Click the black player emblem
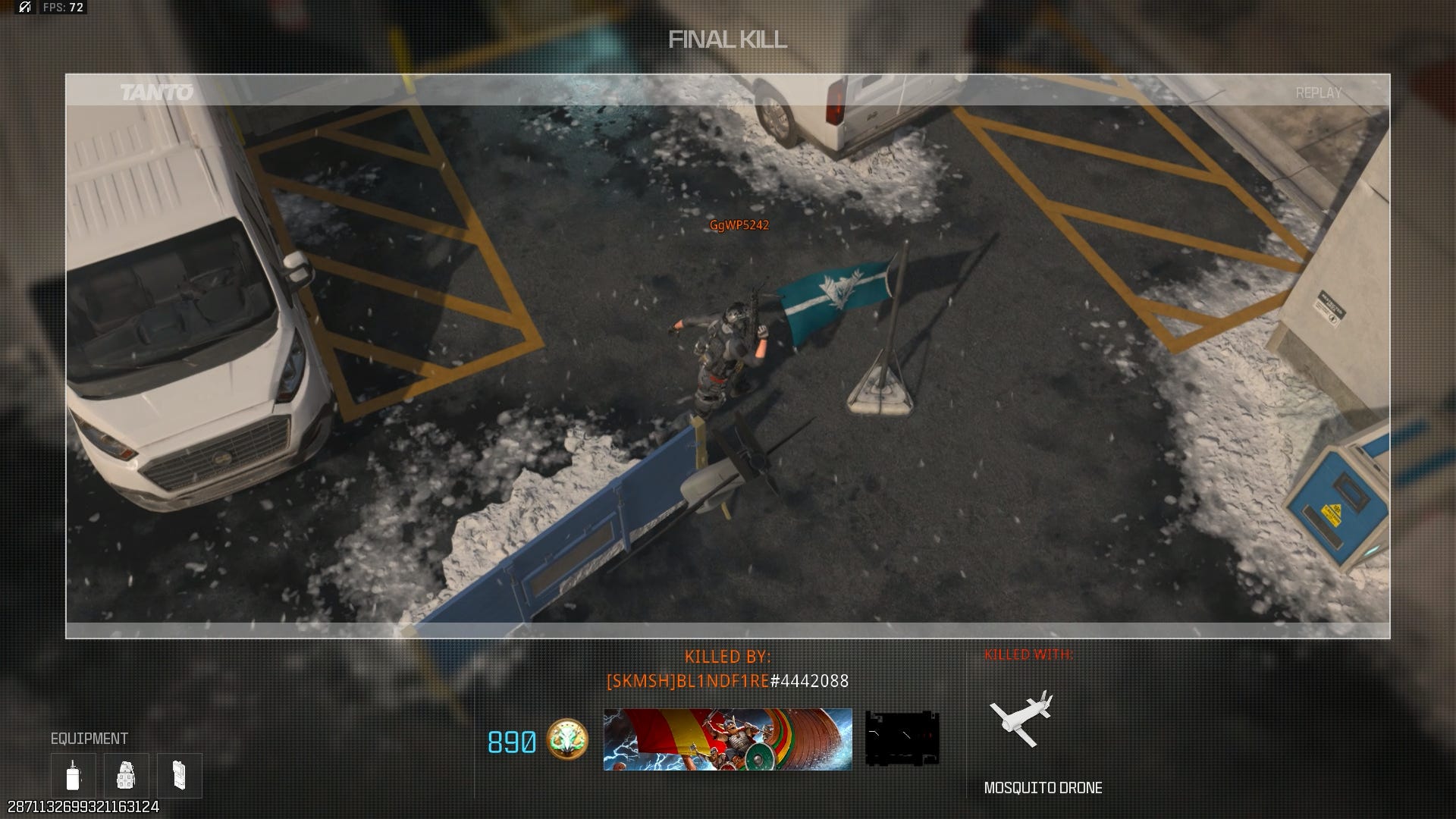This screenshot has width=1456, height=819. pos(902,738)
